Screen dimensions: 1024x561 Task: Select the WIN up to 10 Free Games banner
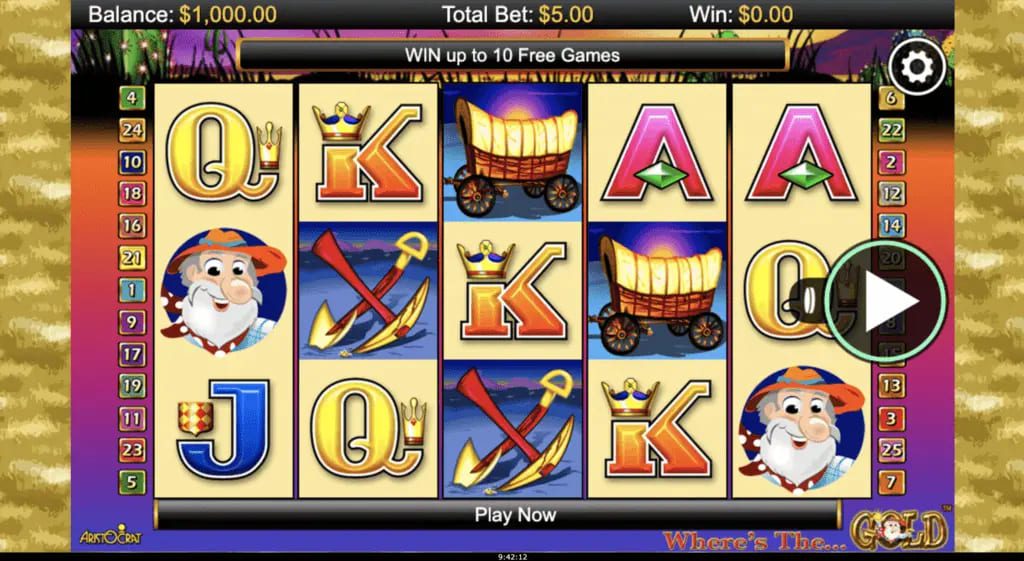[x=512, y=55]
